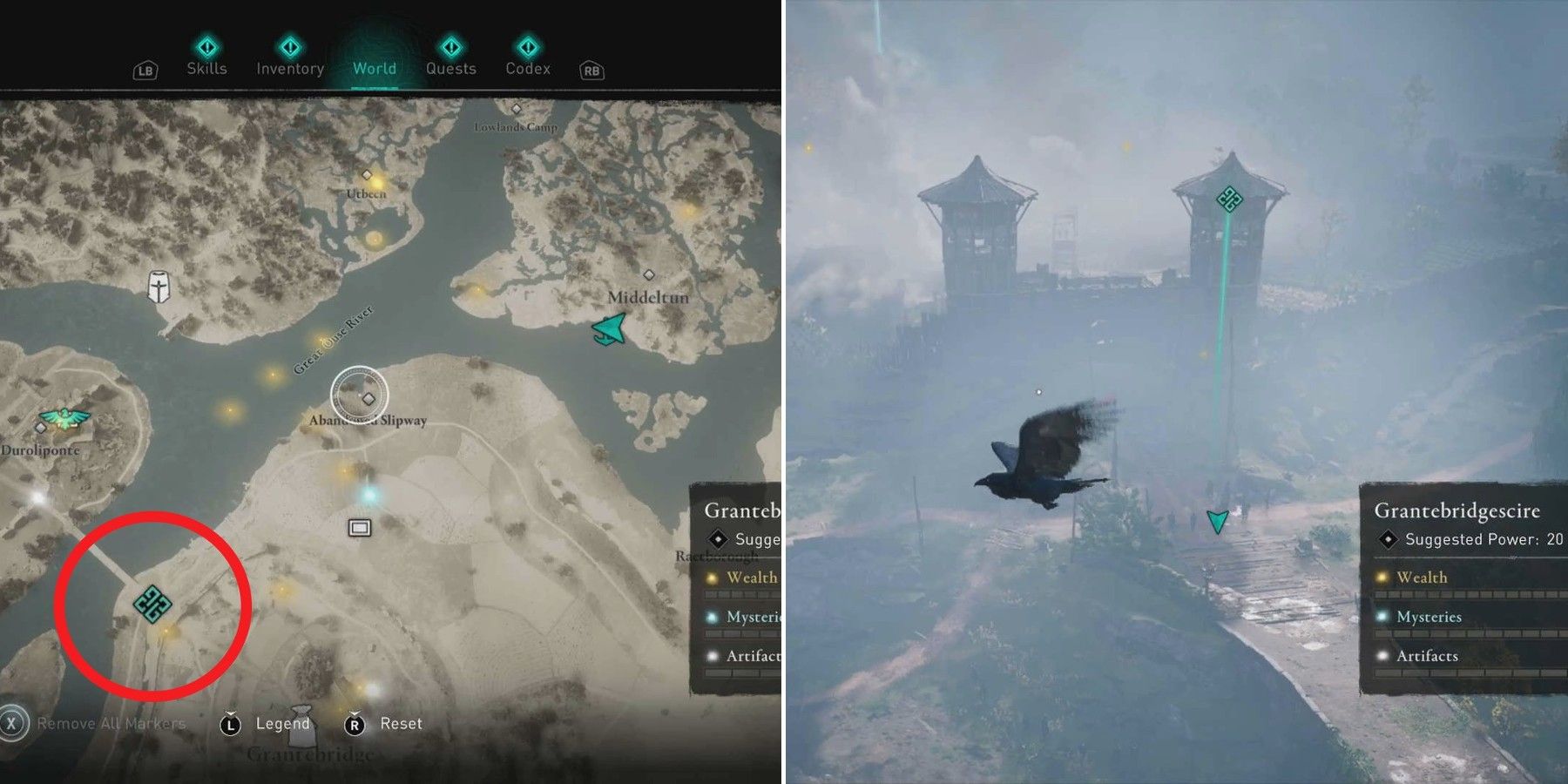Click the Artifacts label in the info panel
Screen dimensions: 1568x784
pyautogui.click(x=1429, y=656)
